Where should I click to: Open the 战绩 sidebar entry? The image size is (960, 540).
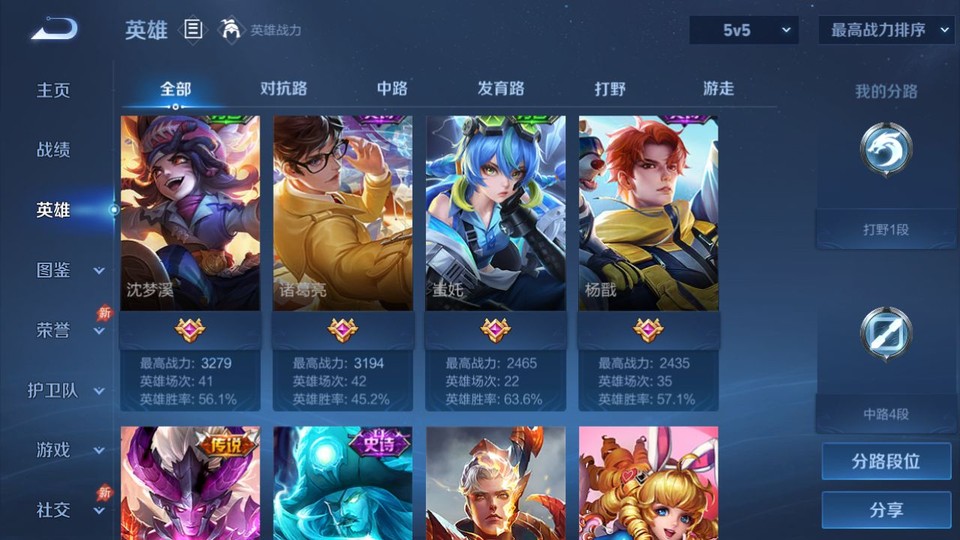54,150
